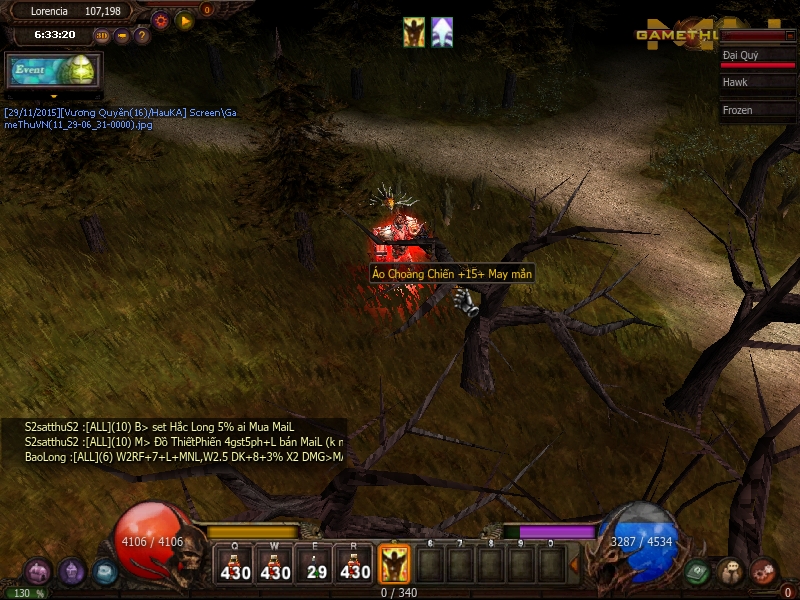The image size is (800, 600).
Task: Close the party list window
Action: [790, 35]
